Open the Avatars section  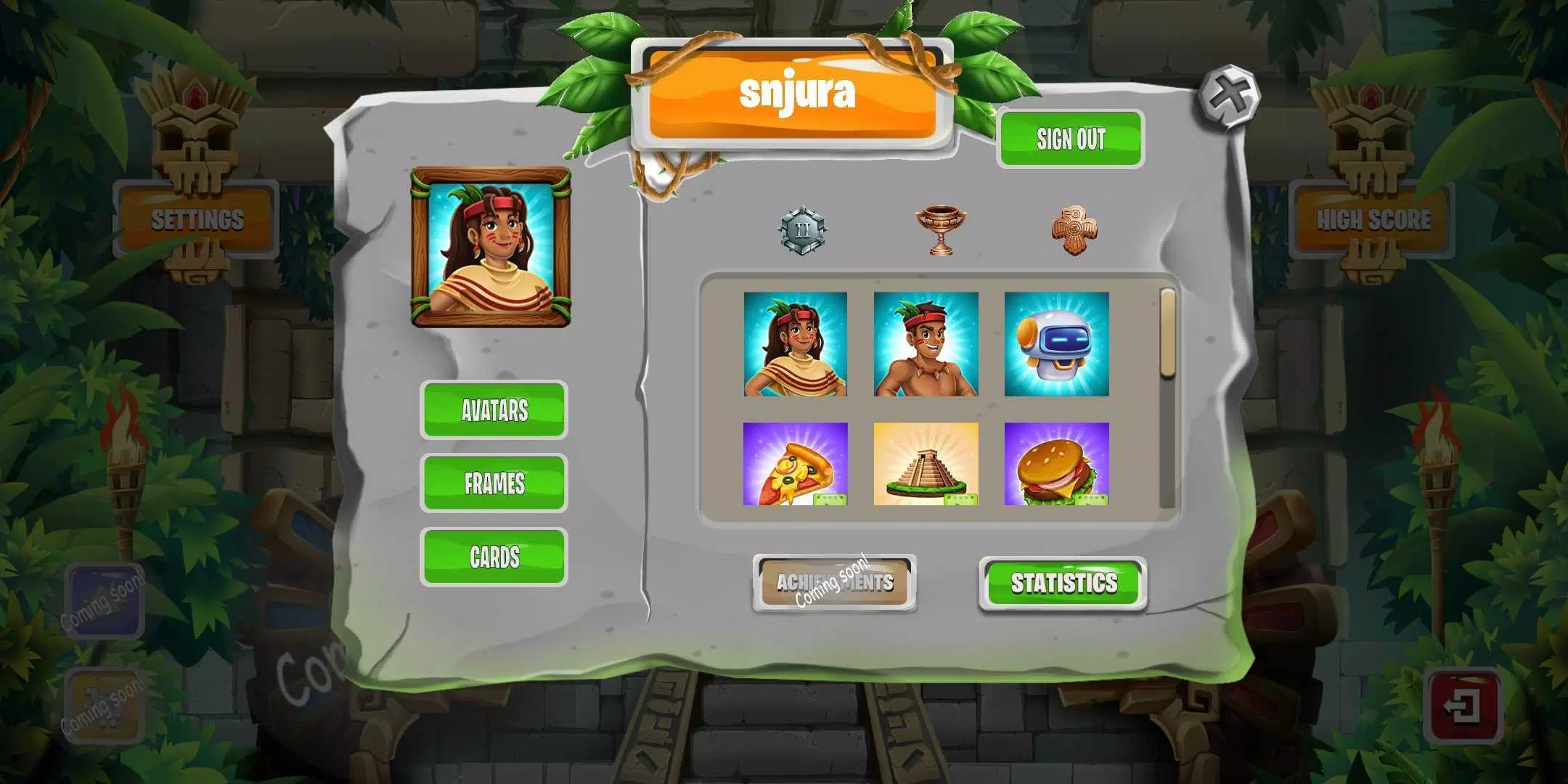pyautogui.click(x=494, y=410)
